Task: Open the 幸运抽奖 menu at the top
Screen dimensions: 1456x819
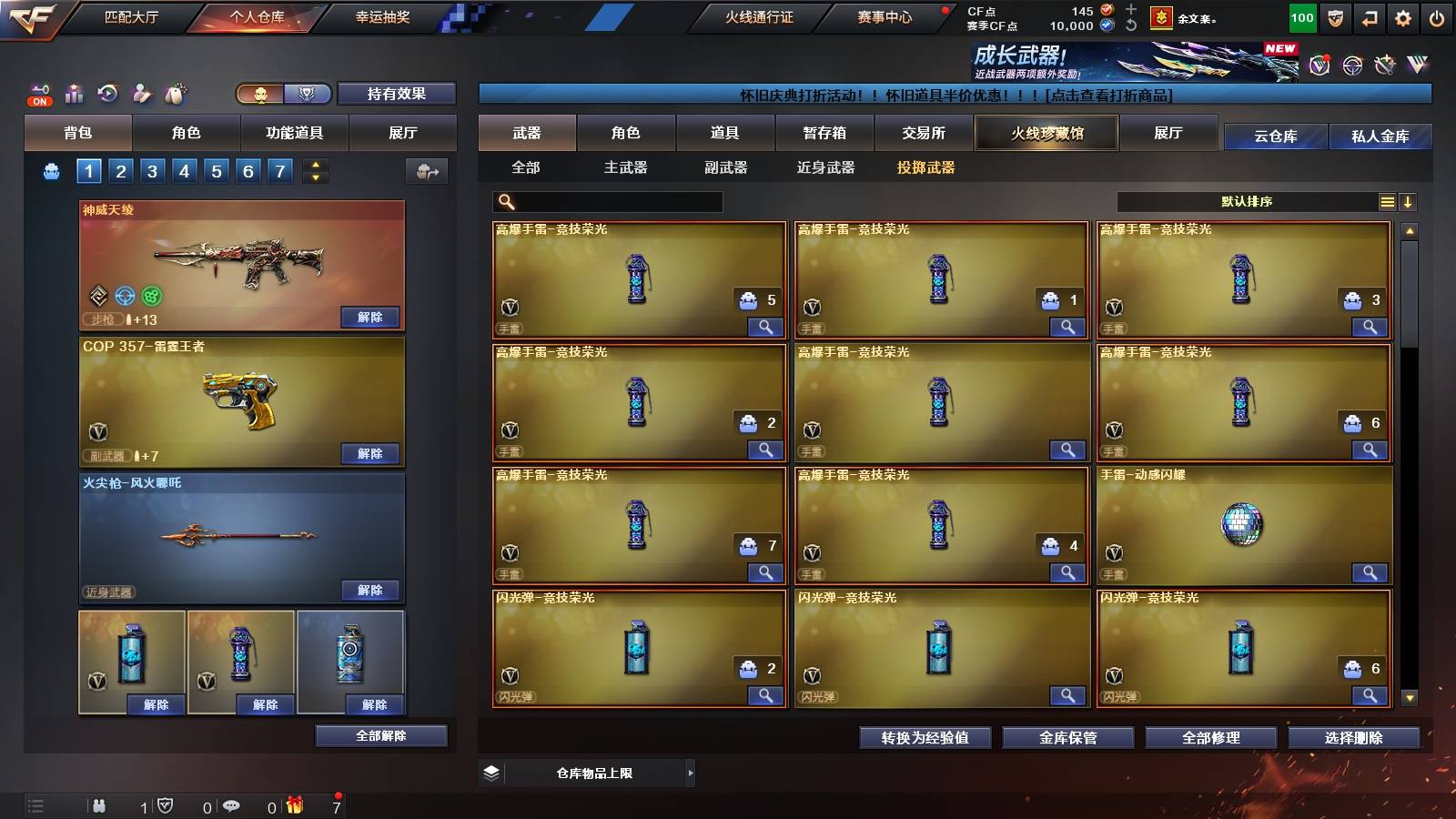Action: [382, 15]
